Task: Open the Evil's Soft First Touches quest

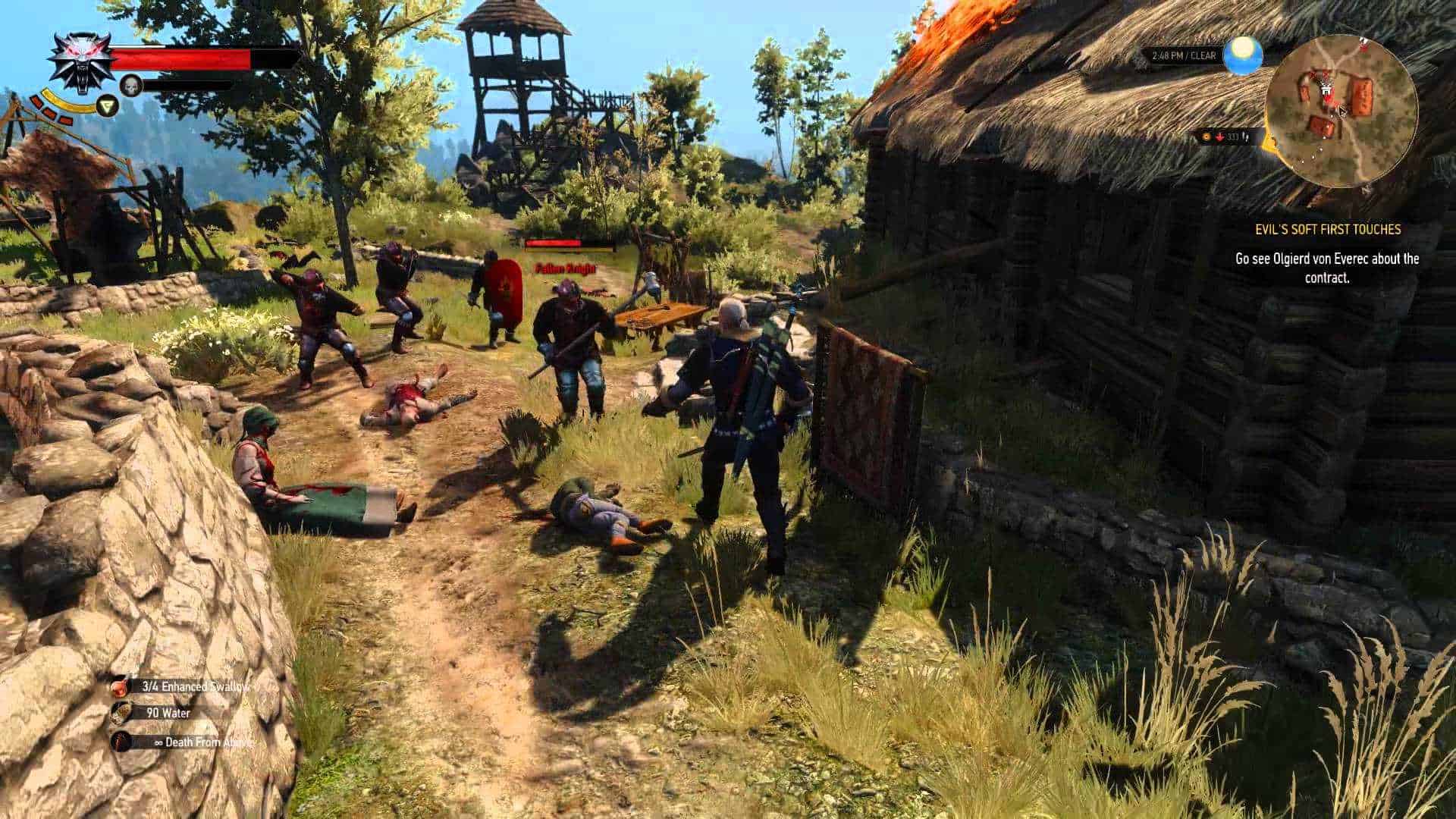Action: tap(1326, 229)
